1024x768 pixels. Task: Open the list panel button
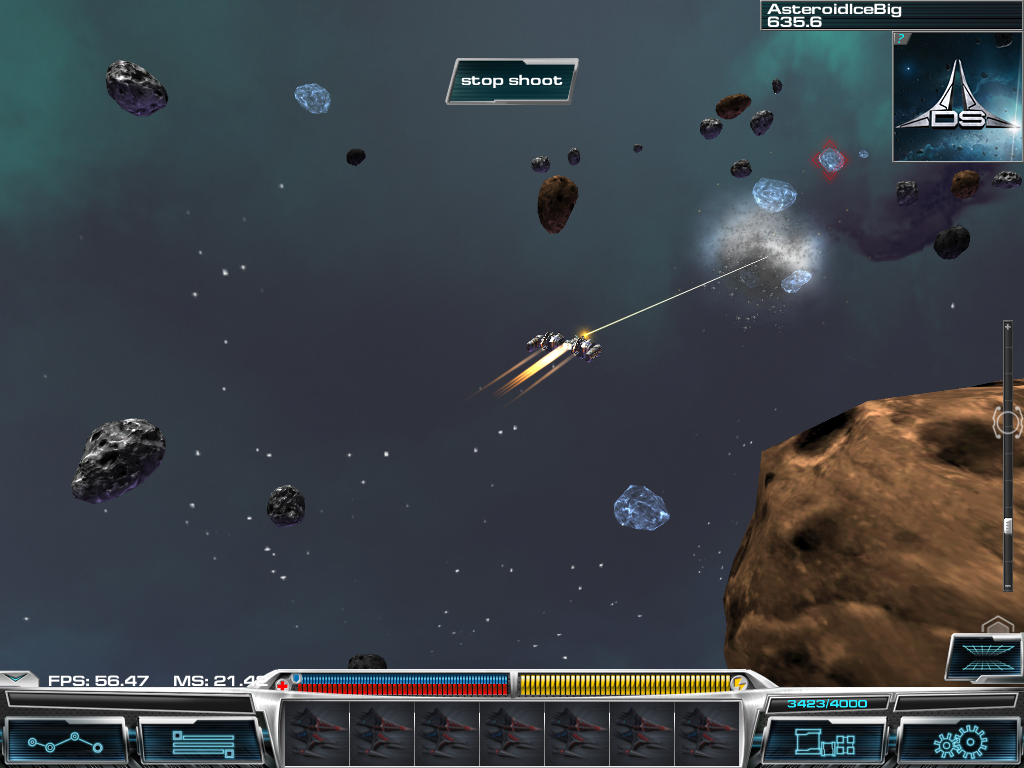[201, 743]
